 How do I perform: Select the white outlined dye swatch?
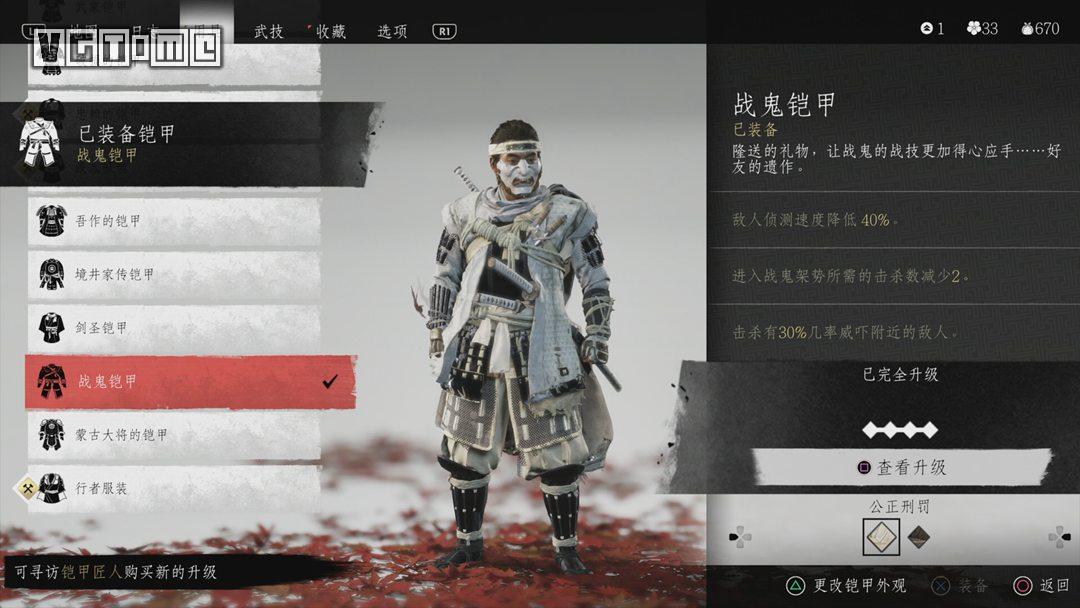[880, 538]
